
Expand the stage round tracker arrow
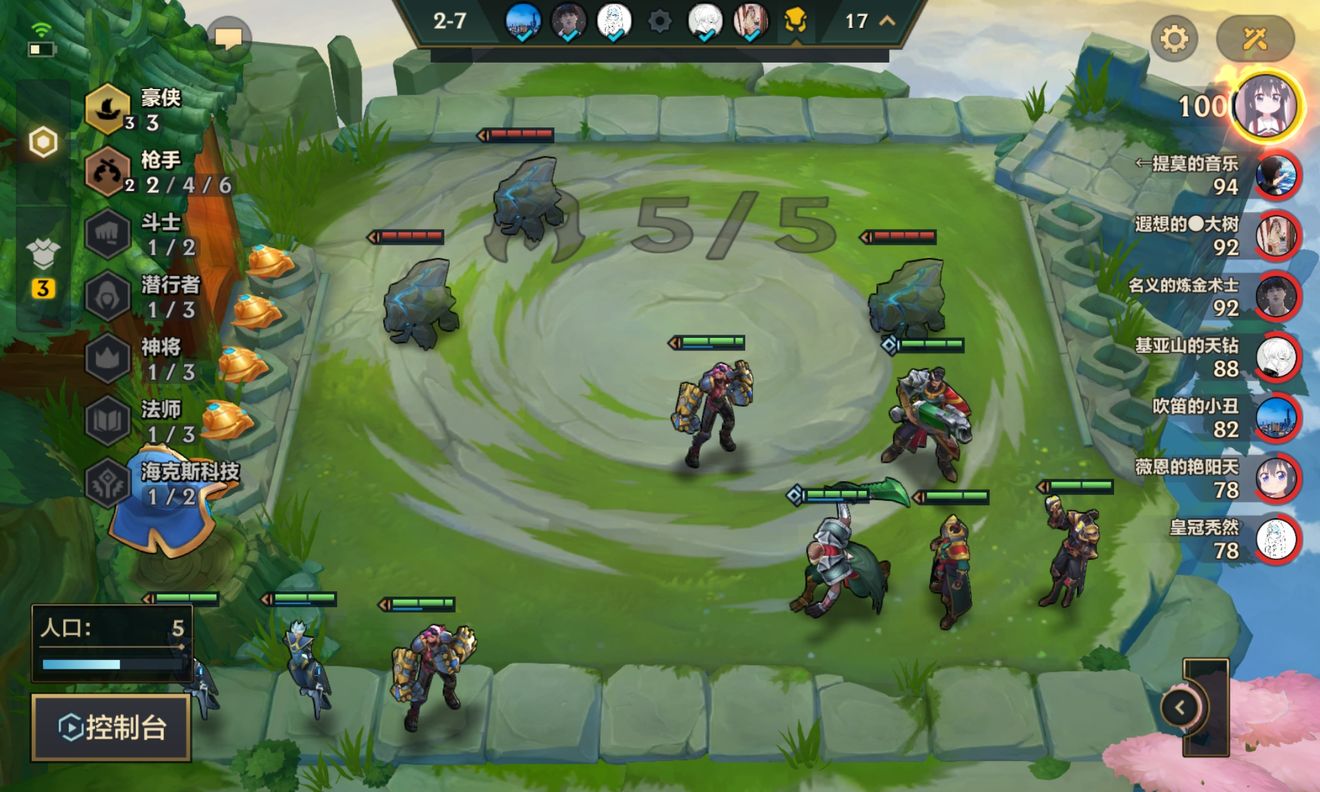click(886, 21)
